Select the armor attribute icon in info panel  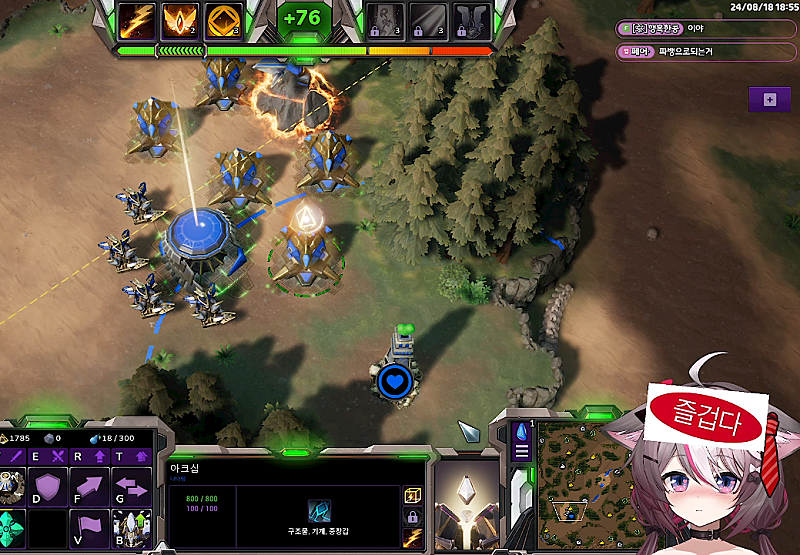coord(320,511)
